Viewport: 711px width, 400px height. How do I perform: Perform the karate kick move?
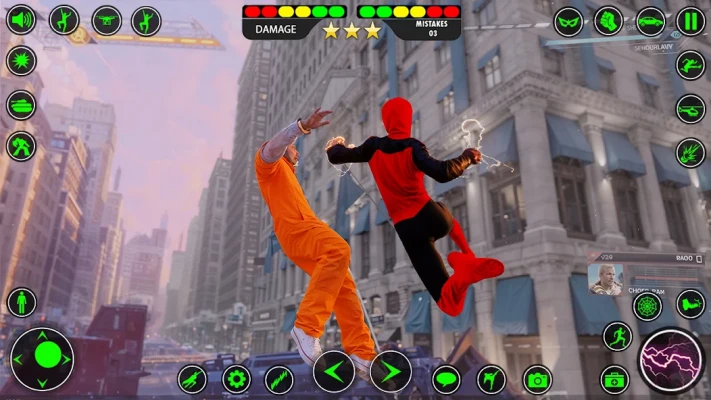tap(491, 379)
